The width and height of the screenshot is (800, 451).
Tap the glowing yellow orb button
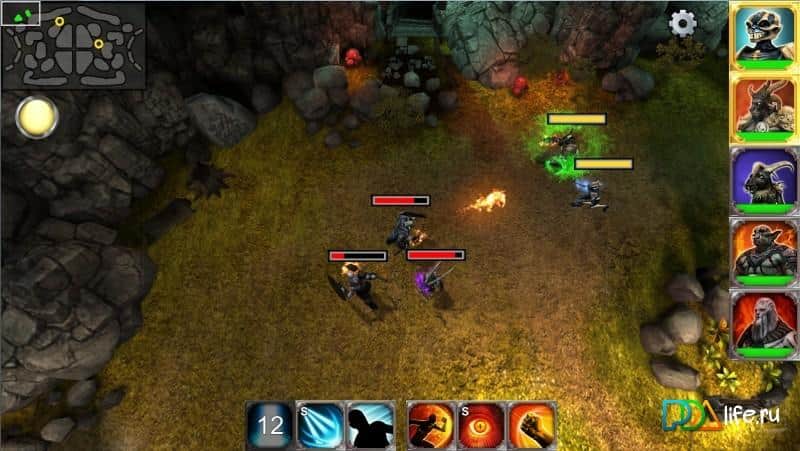(x=37, y=117)
